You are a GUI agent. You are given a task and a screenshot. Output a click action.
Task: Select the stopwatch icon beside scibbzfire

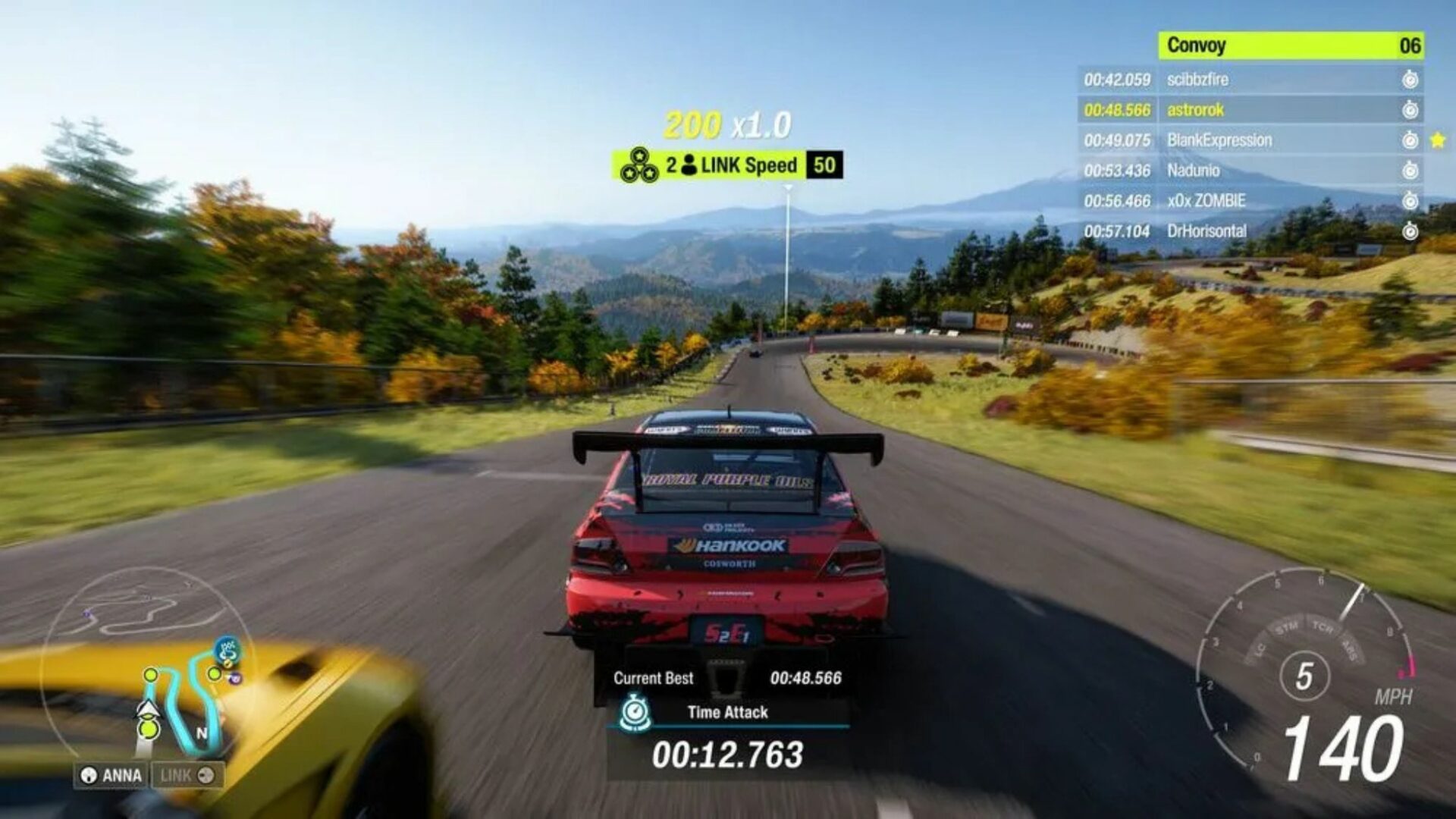1410,80
